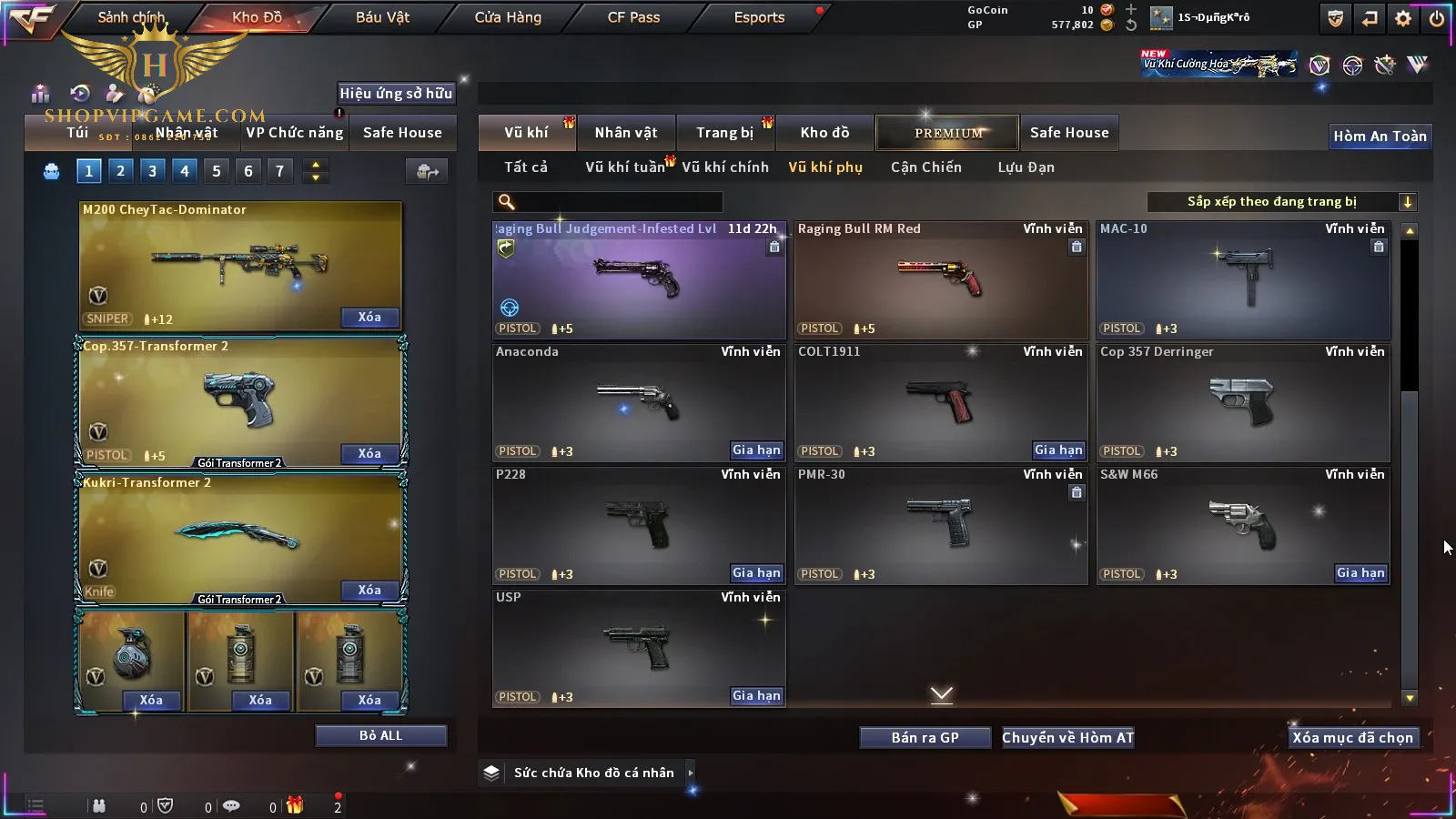Click the Bán ra GP button

point(925,738)
